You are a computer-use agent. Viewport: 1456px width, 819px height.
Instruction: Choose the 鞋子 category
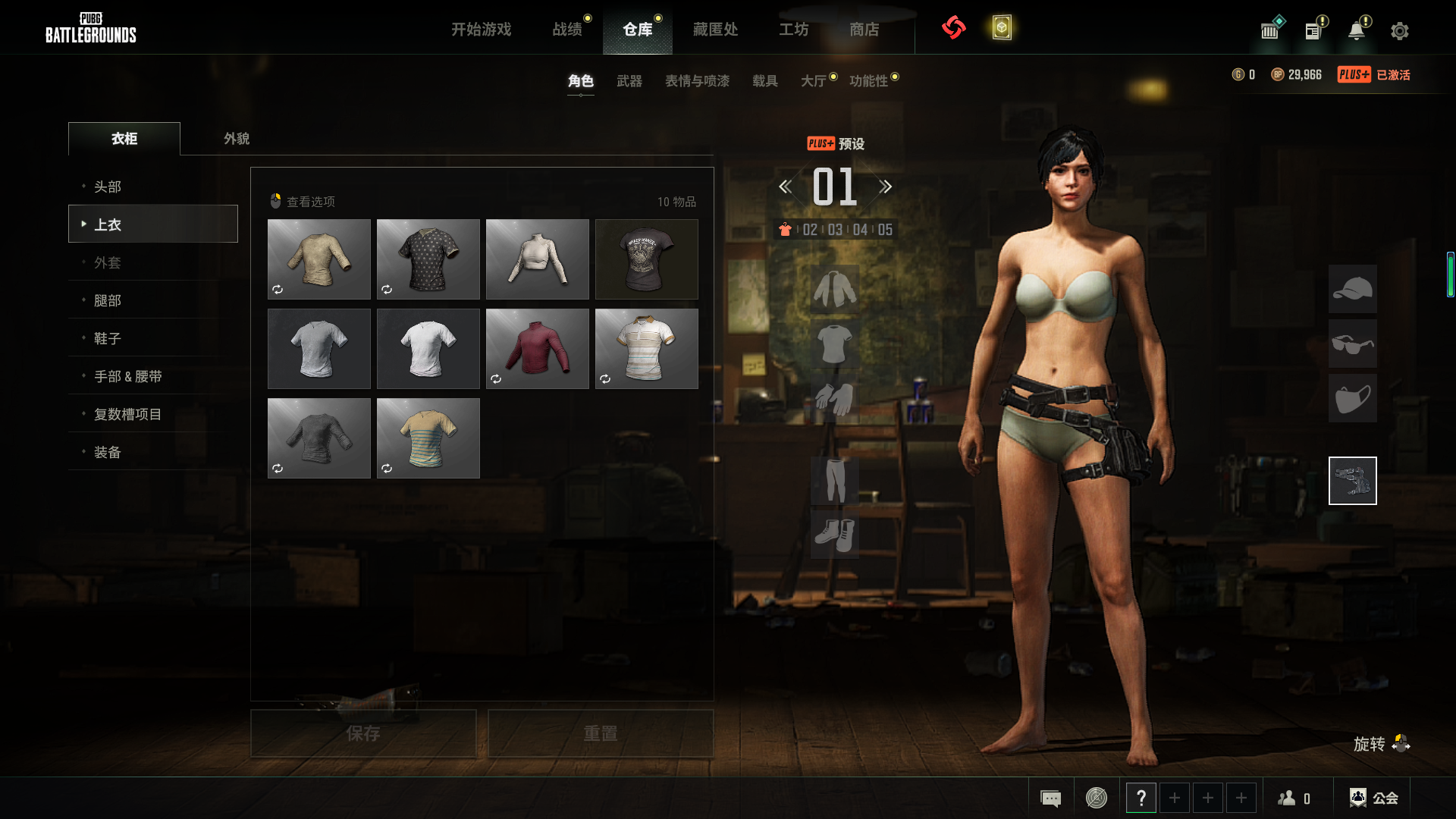(108, 338)
